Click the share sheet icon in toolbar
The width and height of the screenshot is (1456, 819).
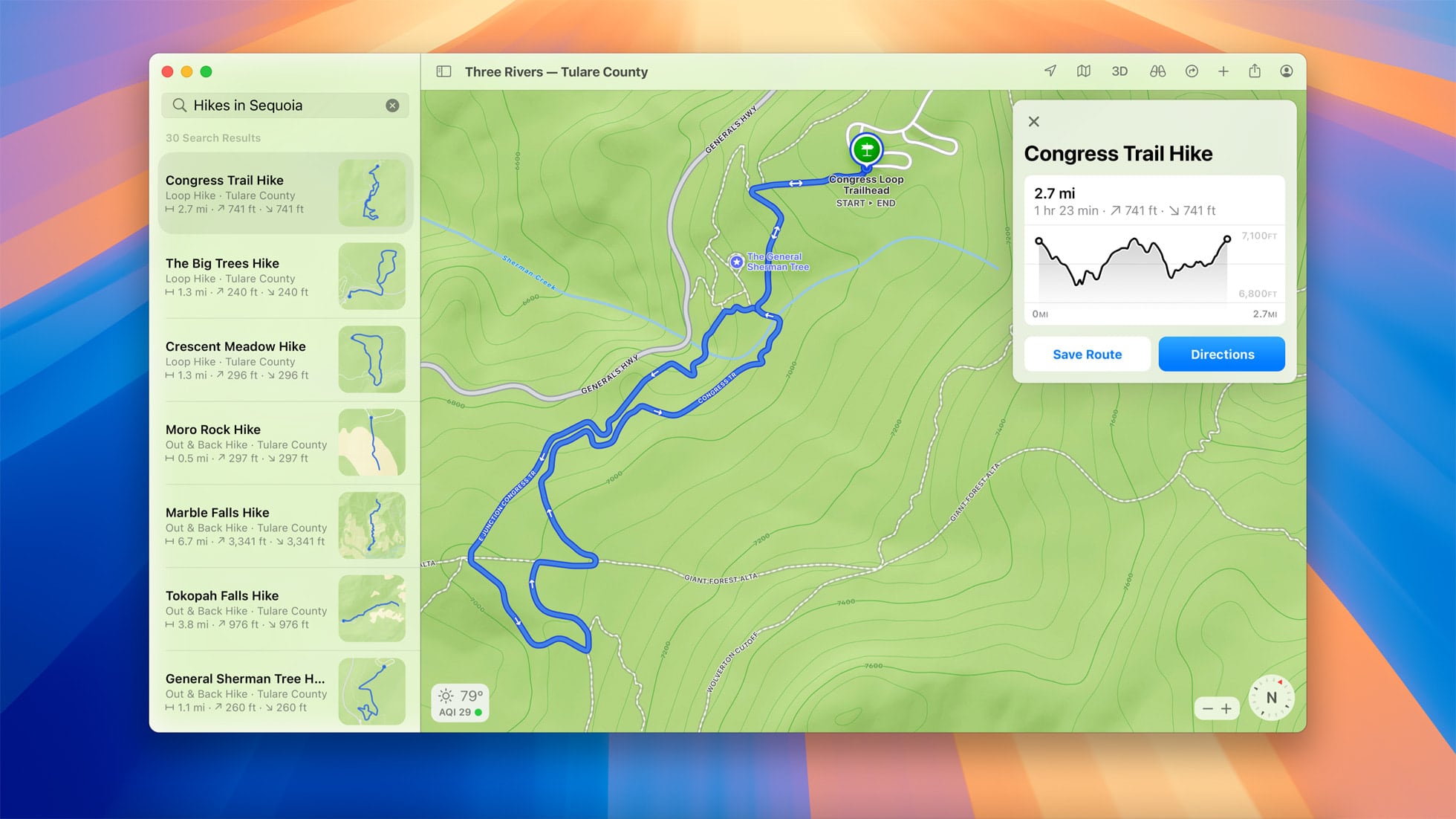(1255, 71)
